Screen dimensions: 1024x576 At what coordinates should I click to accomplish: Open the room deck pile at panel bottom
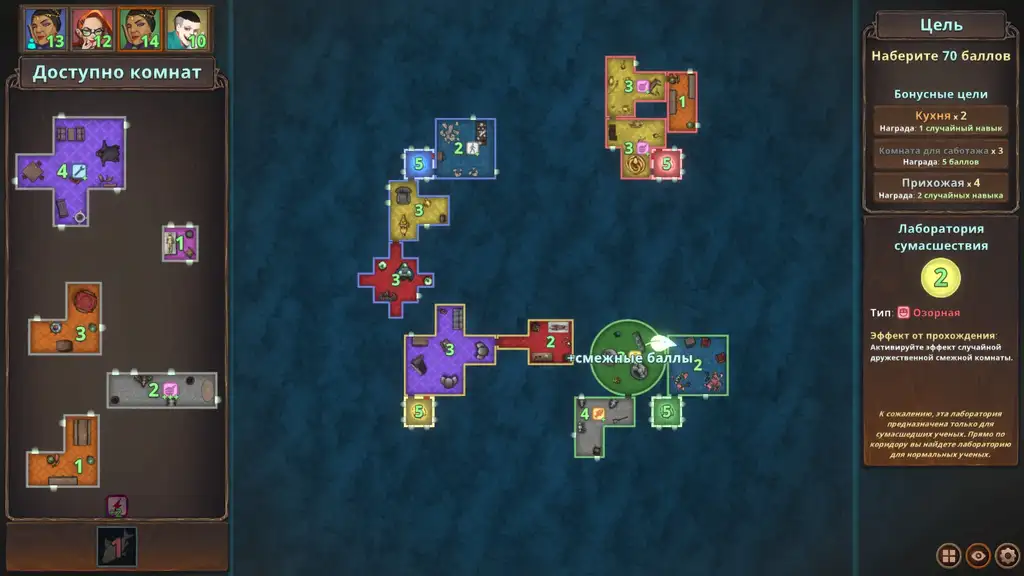tap(117, 546)
